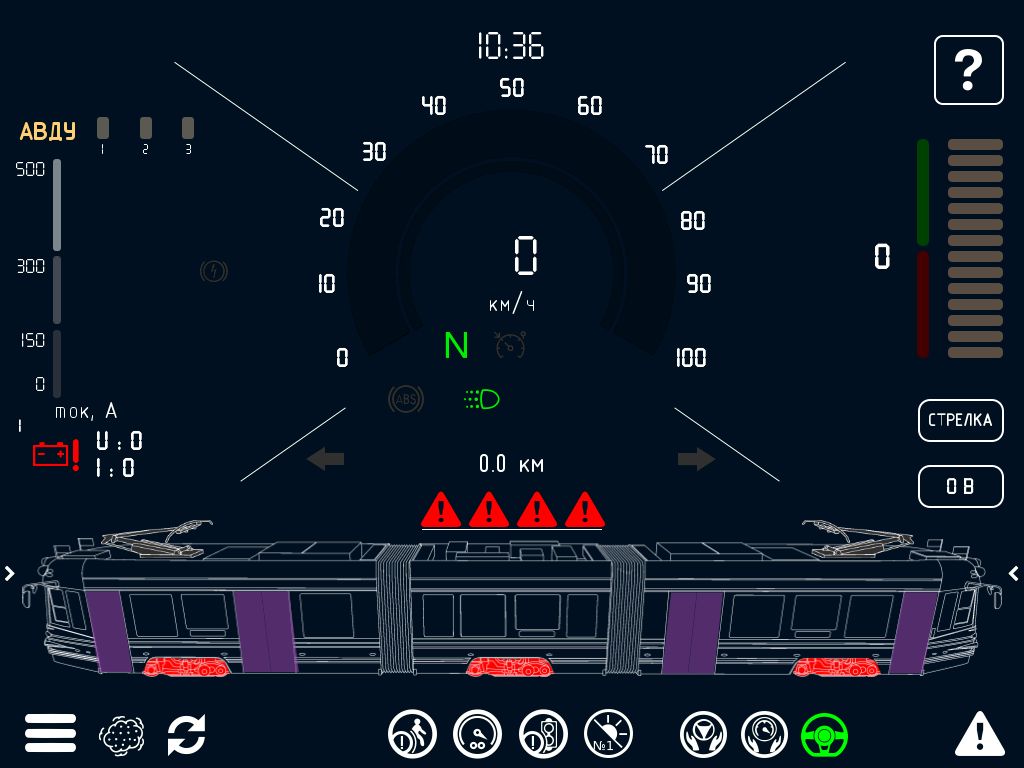The height and width of the screenshot is (768, 1024).
Task: Toggle the traffic light warning icon
Action: [x=543, y=735]
